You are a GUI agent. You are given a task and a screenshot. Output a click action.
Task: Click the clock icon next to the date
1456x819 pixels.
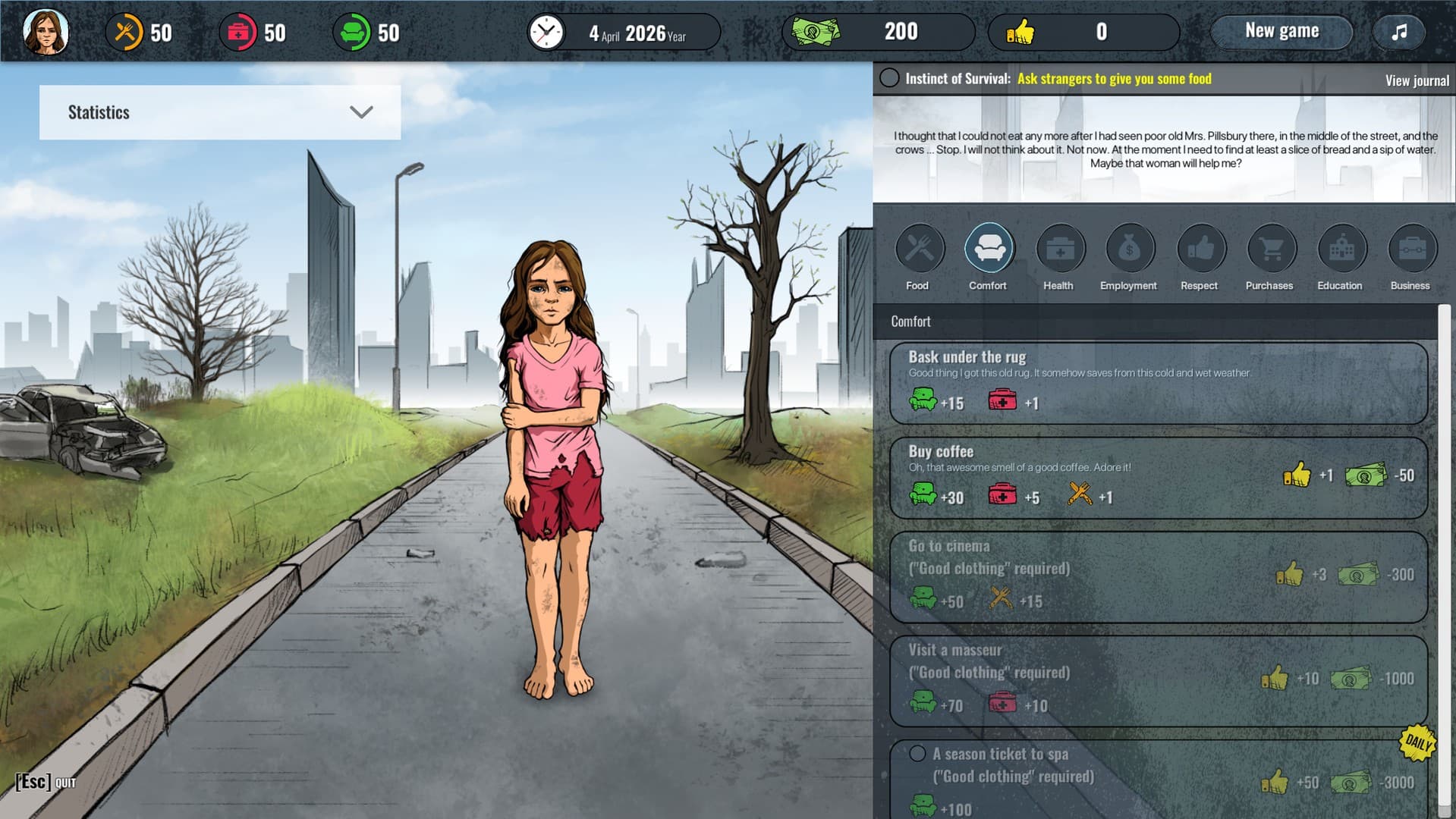click(546, 32)
